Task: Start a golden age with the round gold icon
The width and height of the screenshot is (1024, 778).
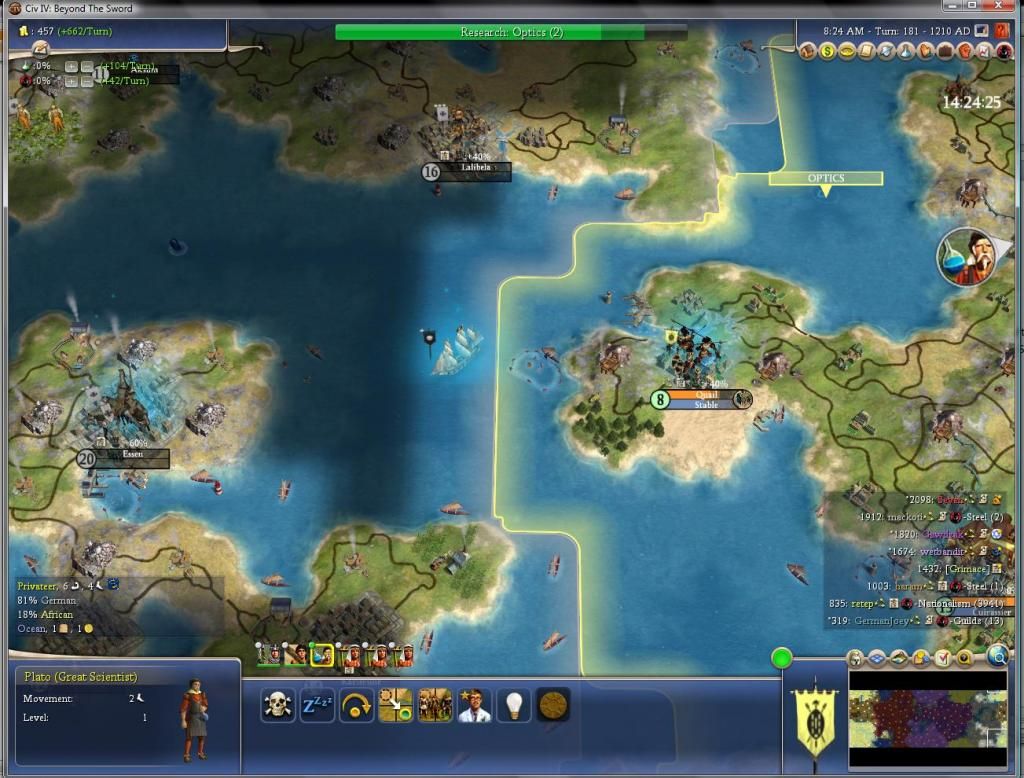Action: 553,705
